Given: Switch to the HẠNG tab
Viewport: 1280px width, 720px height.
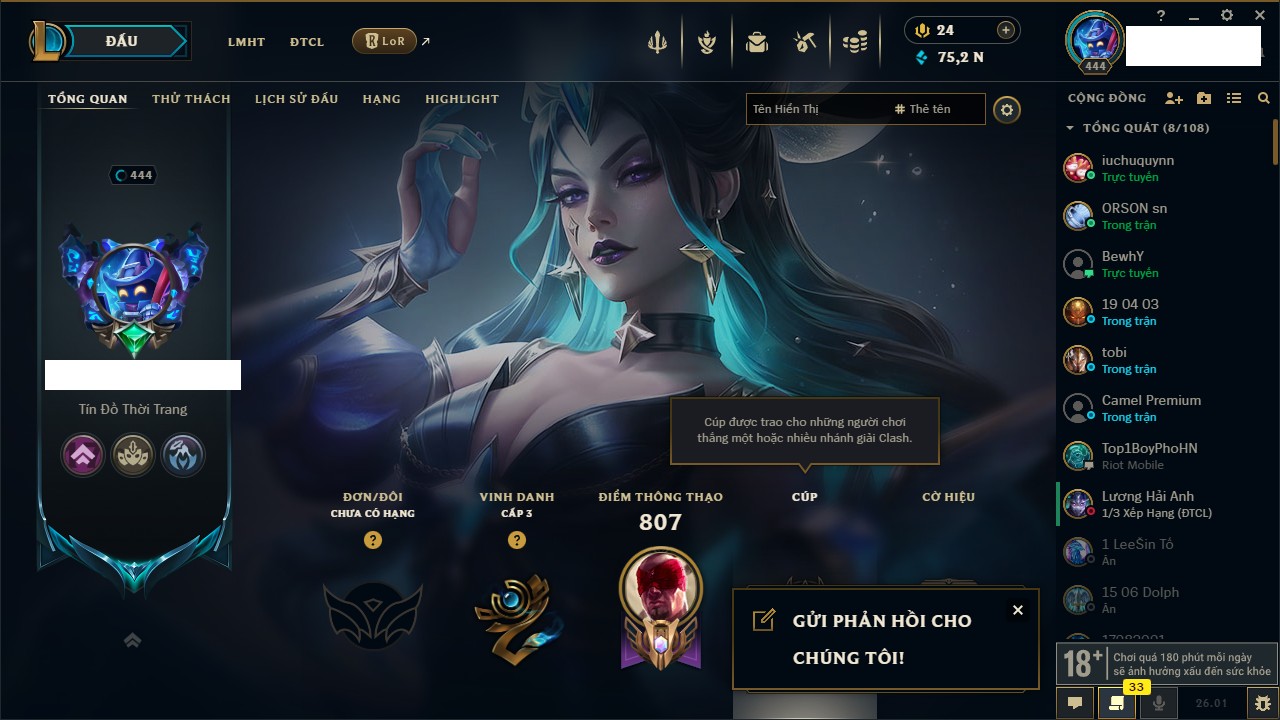Looking at the screenshot, I should pyautogui.click(x=381, y=99).
